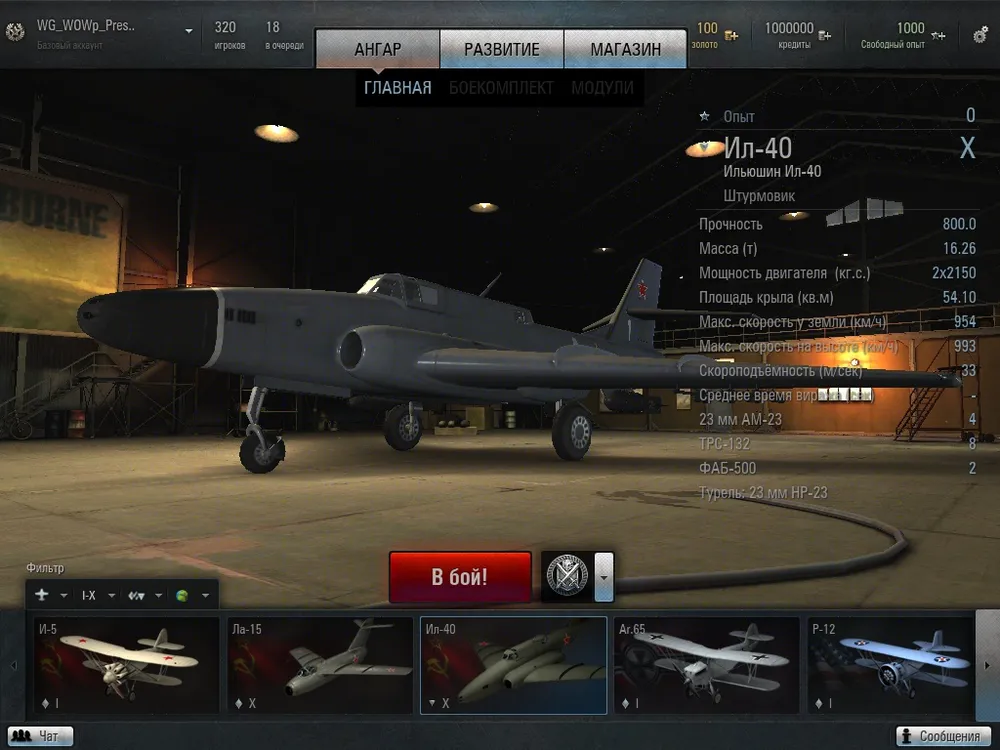Select the ГЛАВНАЯ sub-tab
The image size is (1000, 750).
398,88
